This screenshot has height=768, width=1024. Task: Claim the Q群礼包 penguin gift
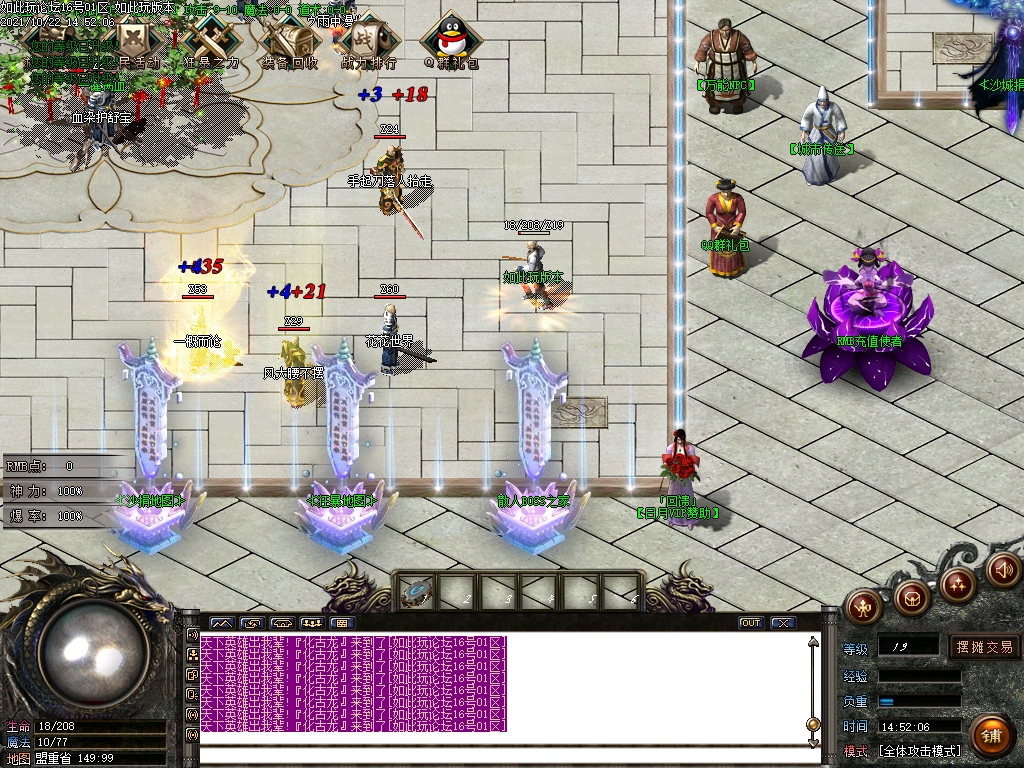coord(451,42)
